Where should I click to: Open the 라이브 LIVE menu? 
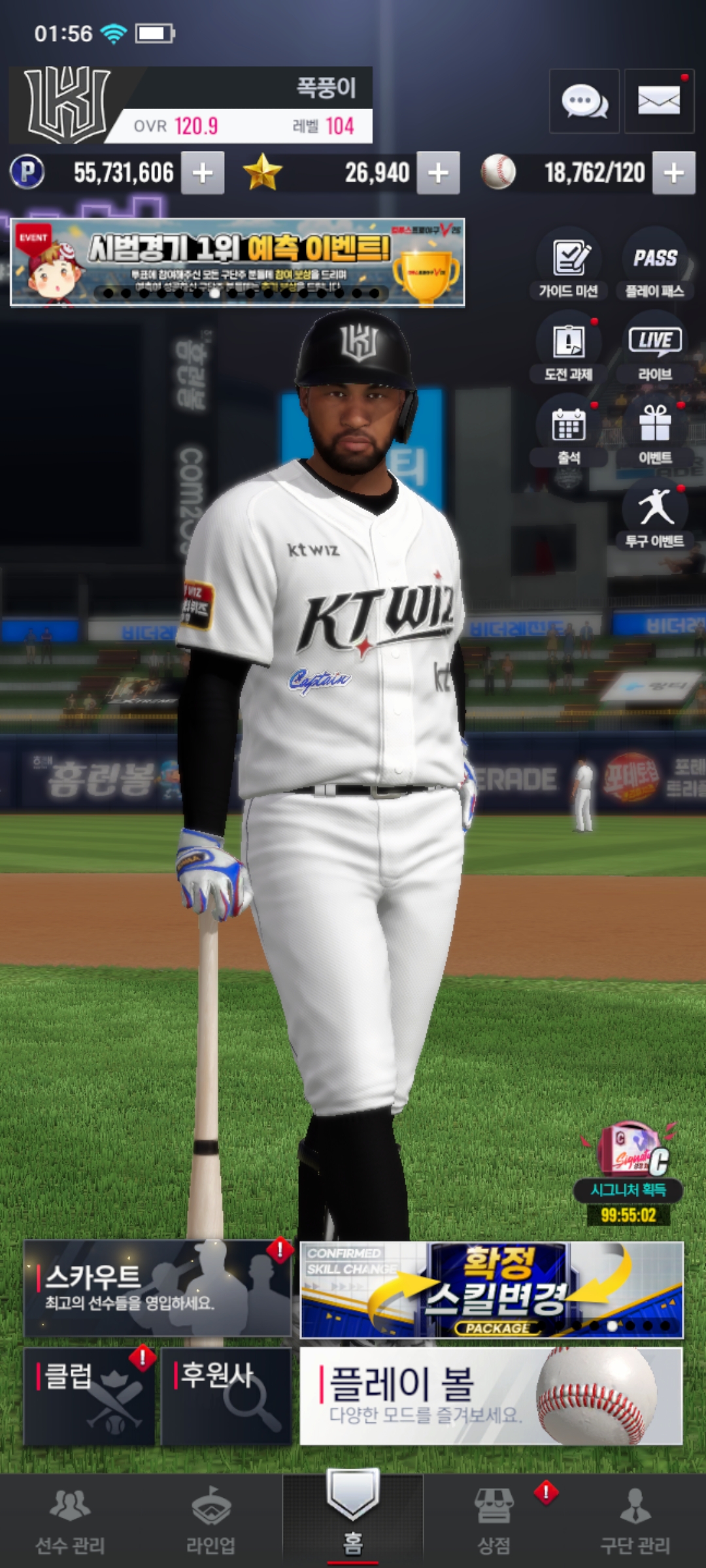654,348
